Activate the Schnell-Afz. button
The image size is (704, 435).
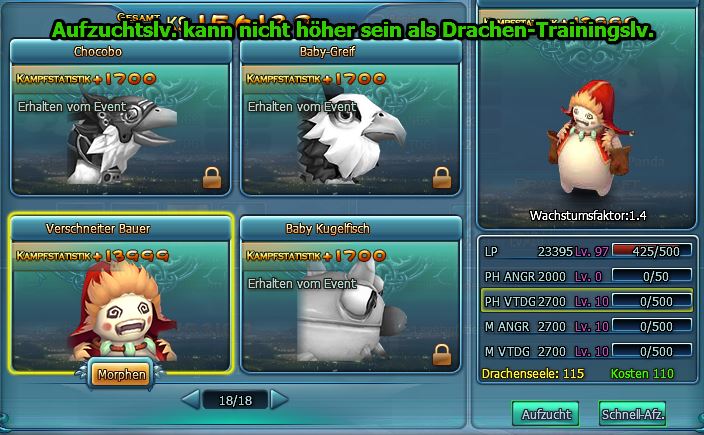coord(633,413)
